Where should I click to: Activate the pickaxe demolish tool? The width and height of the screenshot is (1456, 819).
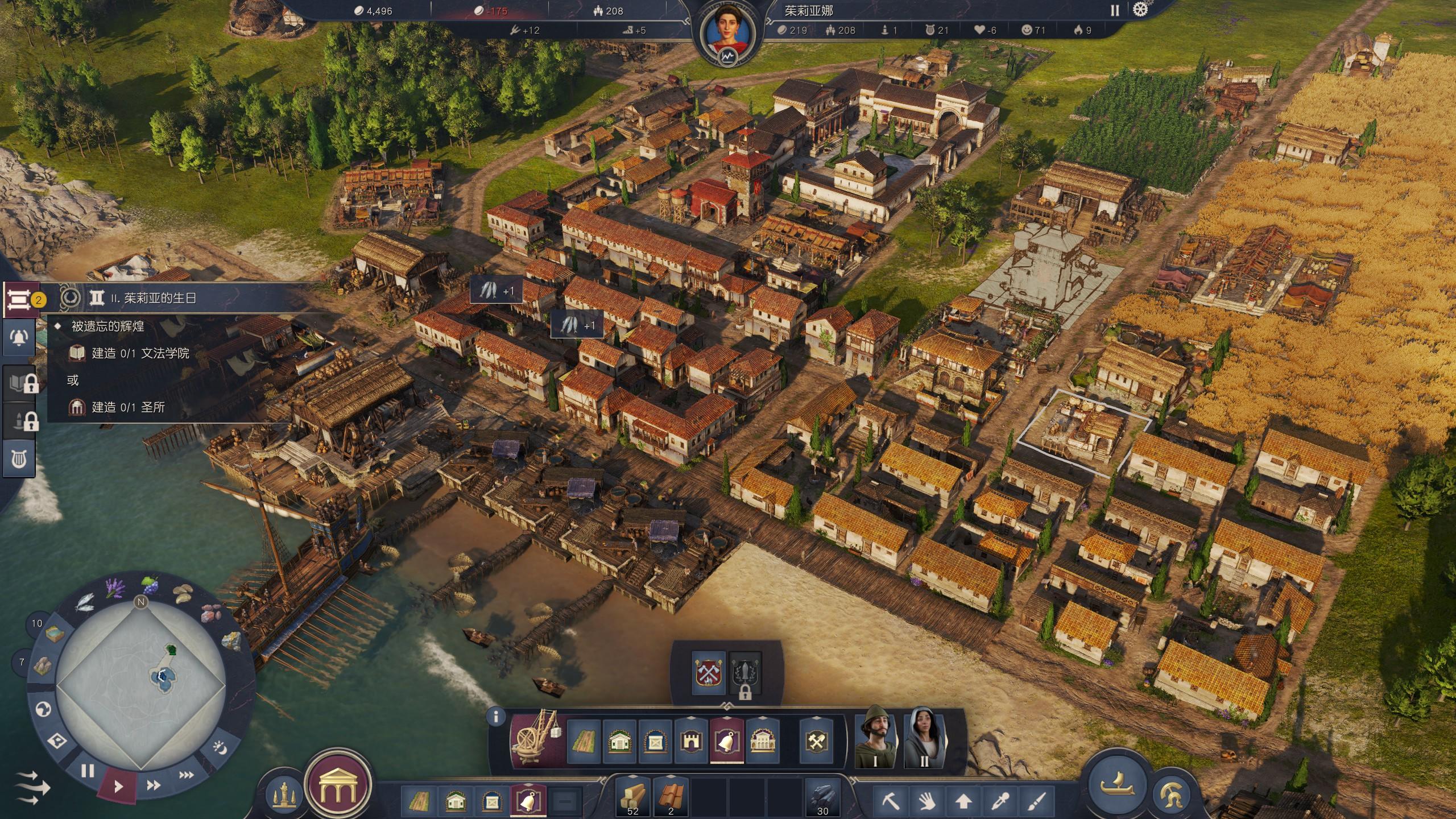point(891,802)
